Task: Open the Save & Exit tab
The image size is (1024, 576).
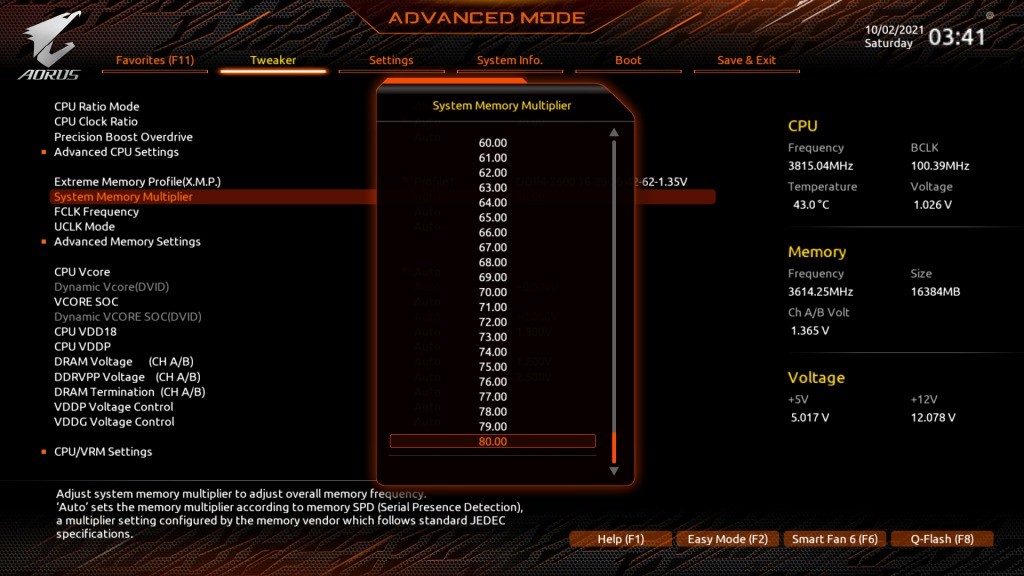Action: click(746, 60)
